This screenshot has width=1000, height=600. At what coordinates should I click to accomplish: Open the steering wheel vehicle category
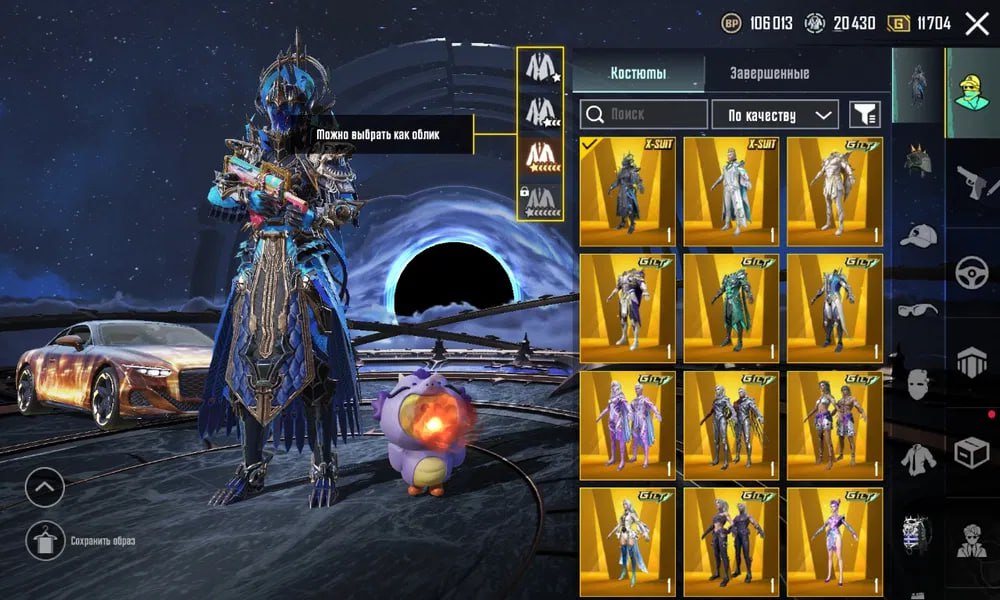[x=972, y=273]
